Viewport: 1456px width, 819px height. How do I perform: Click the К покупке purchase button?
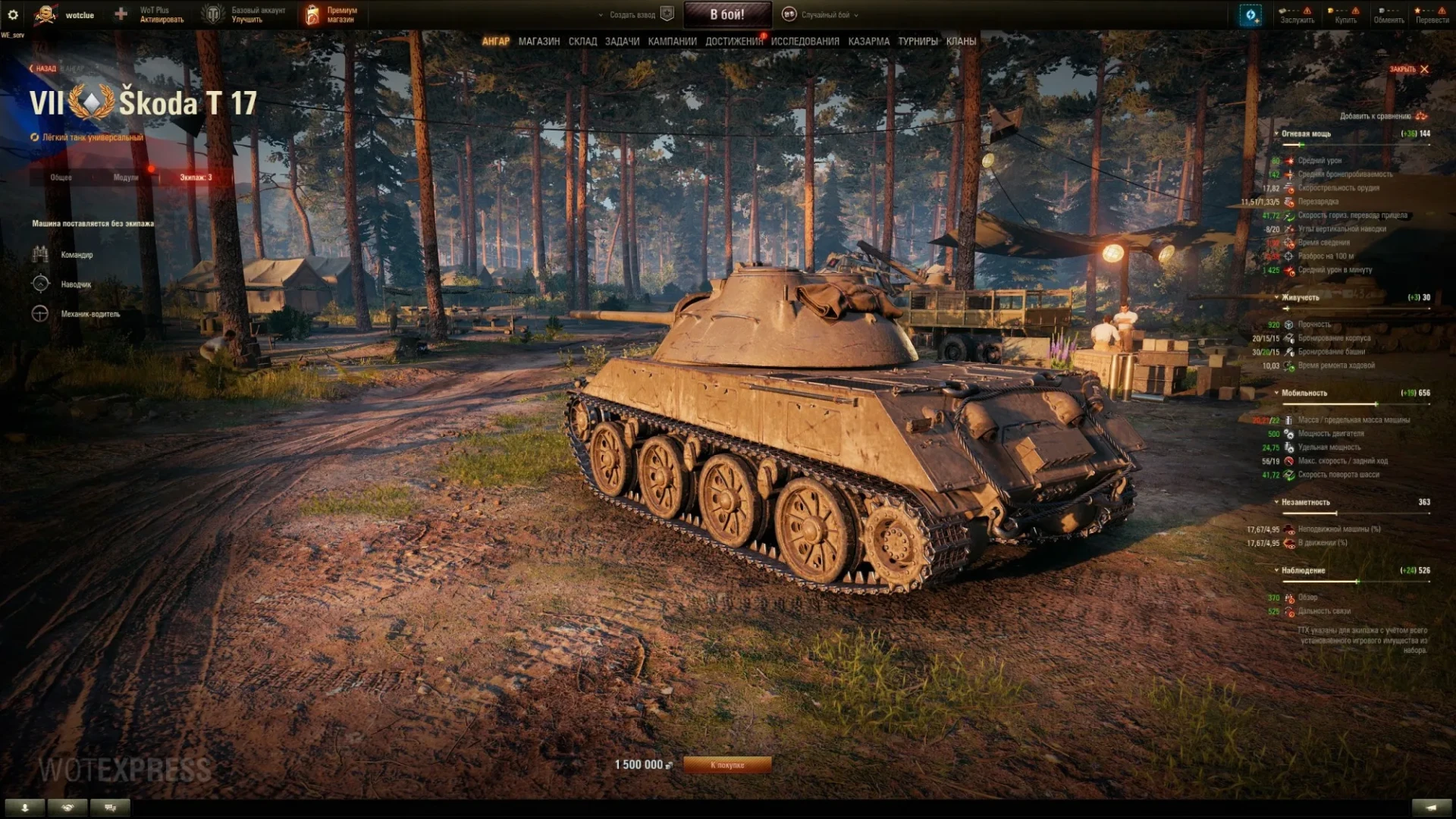727,765
